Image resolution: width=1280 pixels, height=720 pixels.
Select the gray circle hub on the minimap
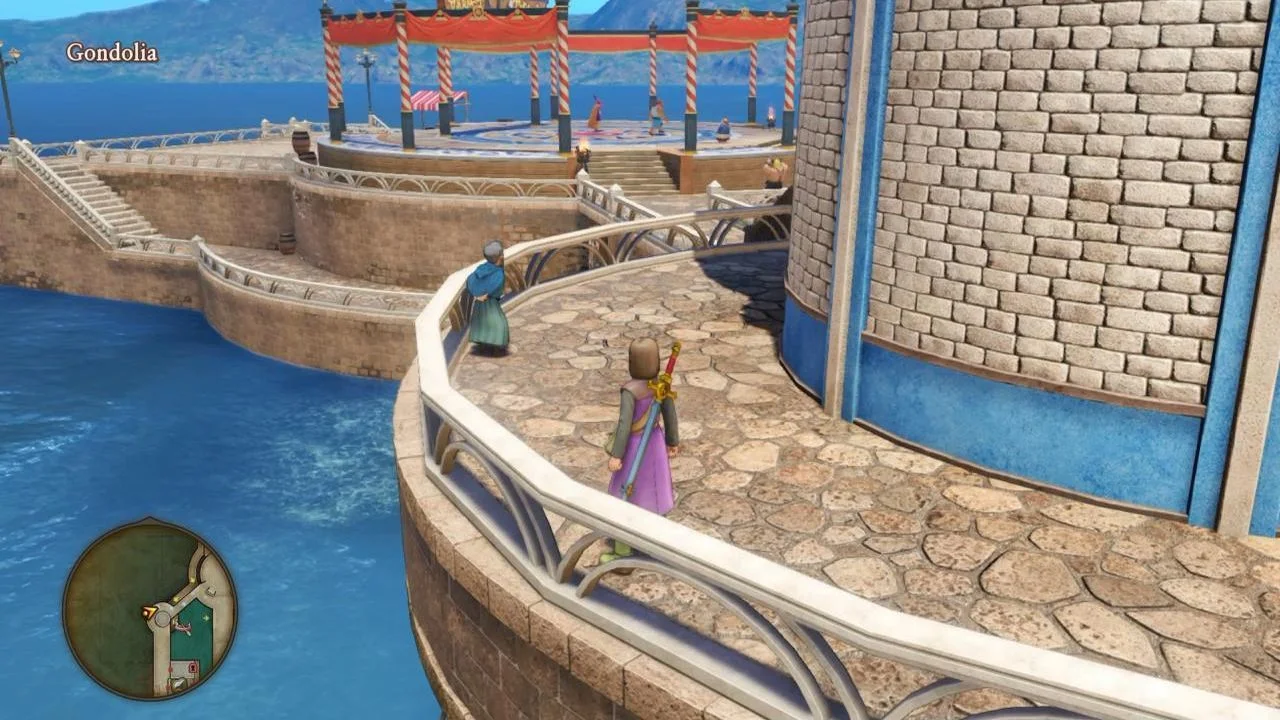(x=161, y=619)
